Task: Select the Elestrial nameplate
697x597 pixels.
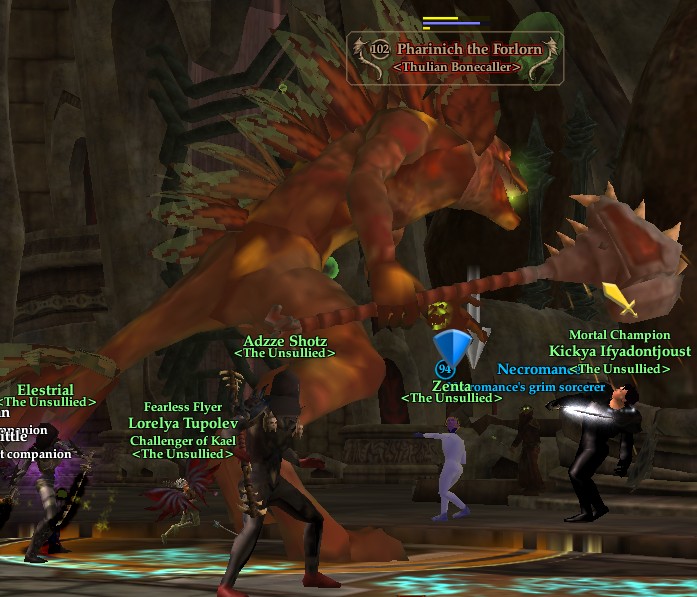Action: pos(45,390)
